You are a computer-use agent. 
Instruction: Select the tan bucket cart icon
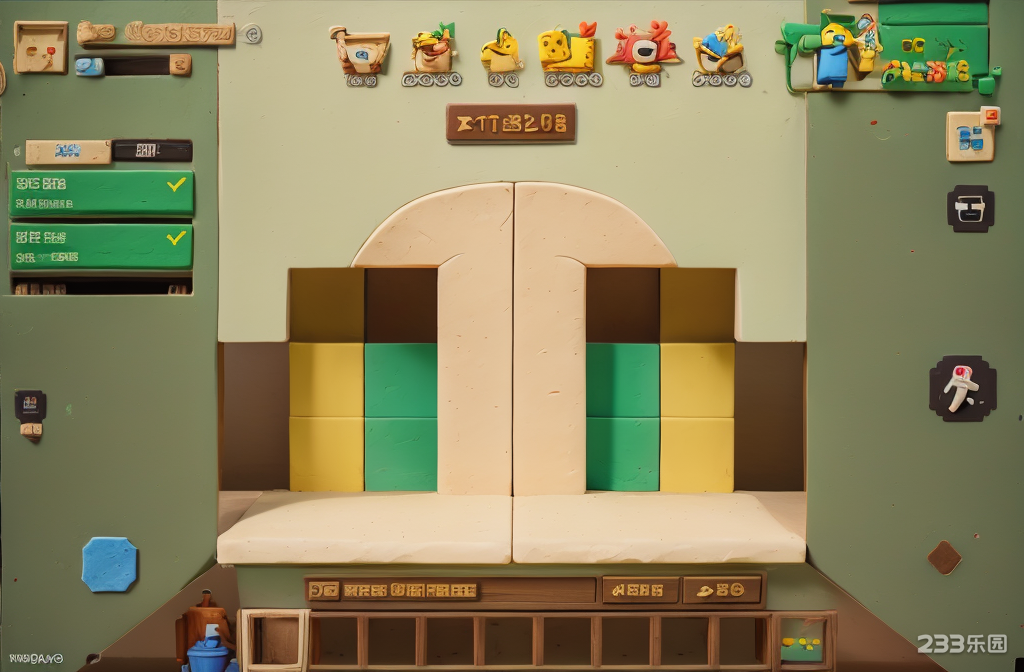click(360, 55)
